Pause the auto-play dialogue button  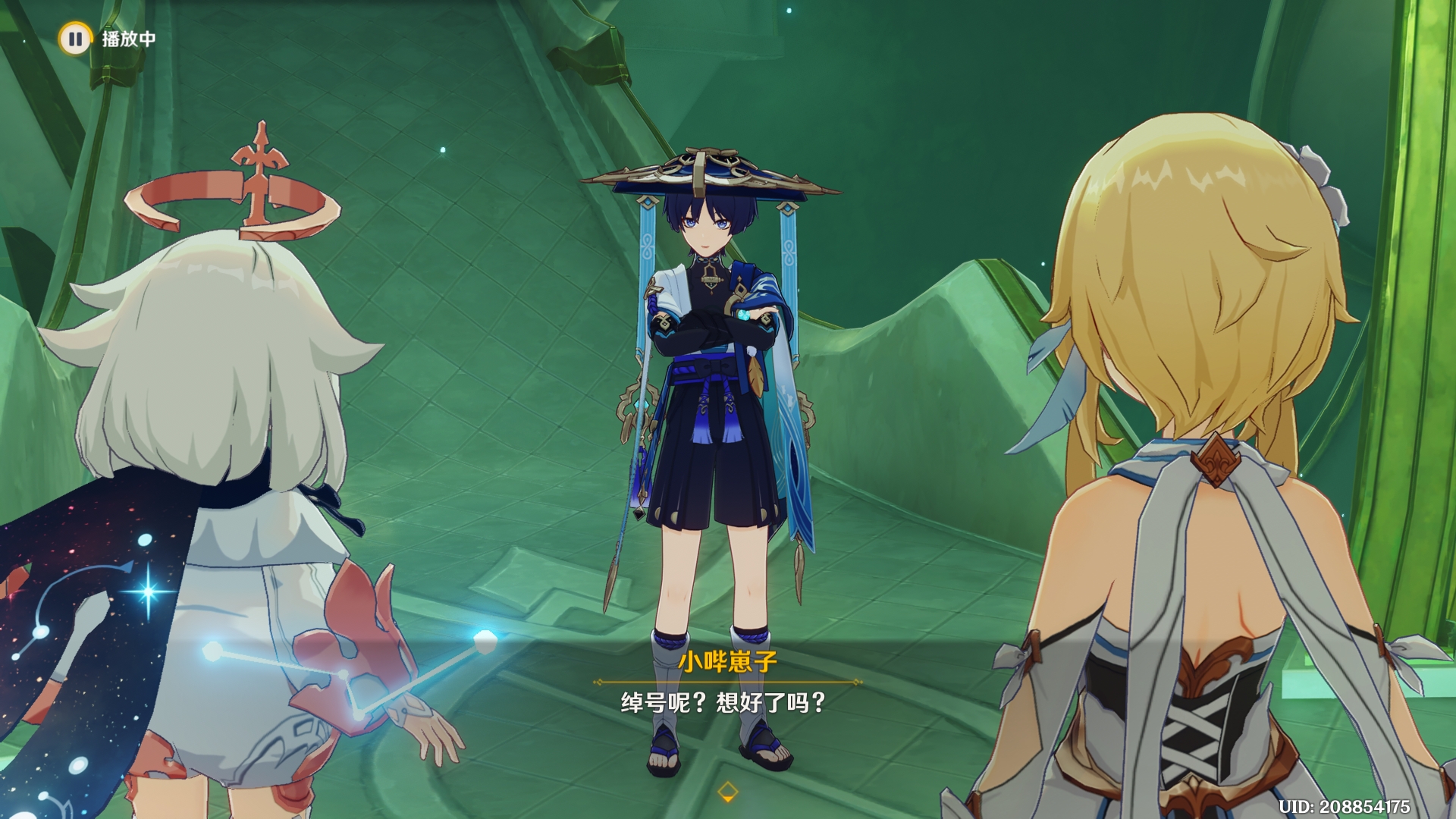tap(75, 38)
